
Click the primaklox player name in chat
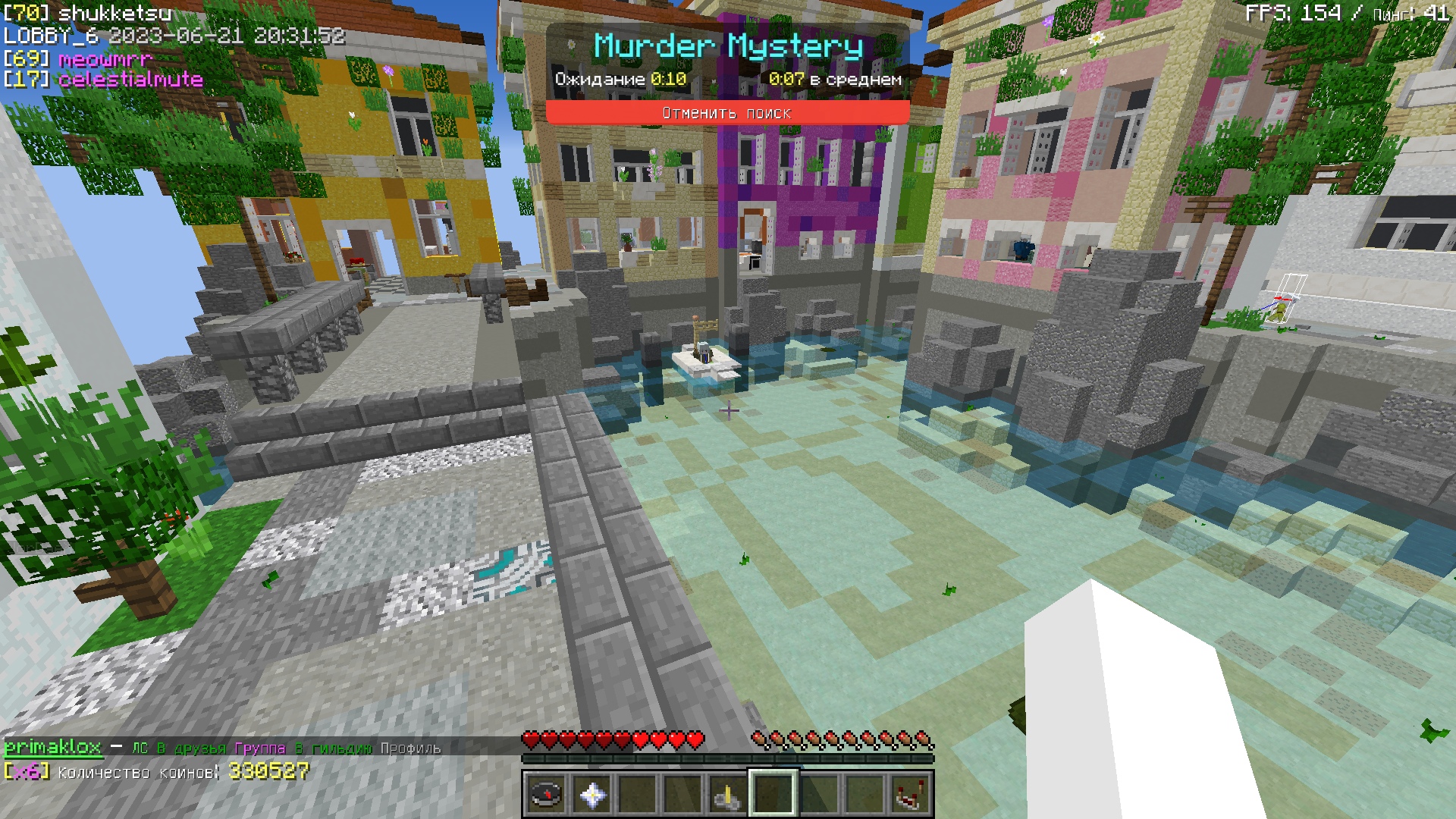(x=52, y=748)
